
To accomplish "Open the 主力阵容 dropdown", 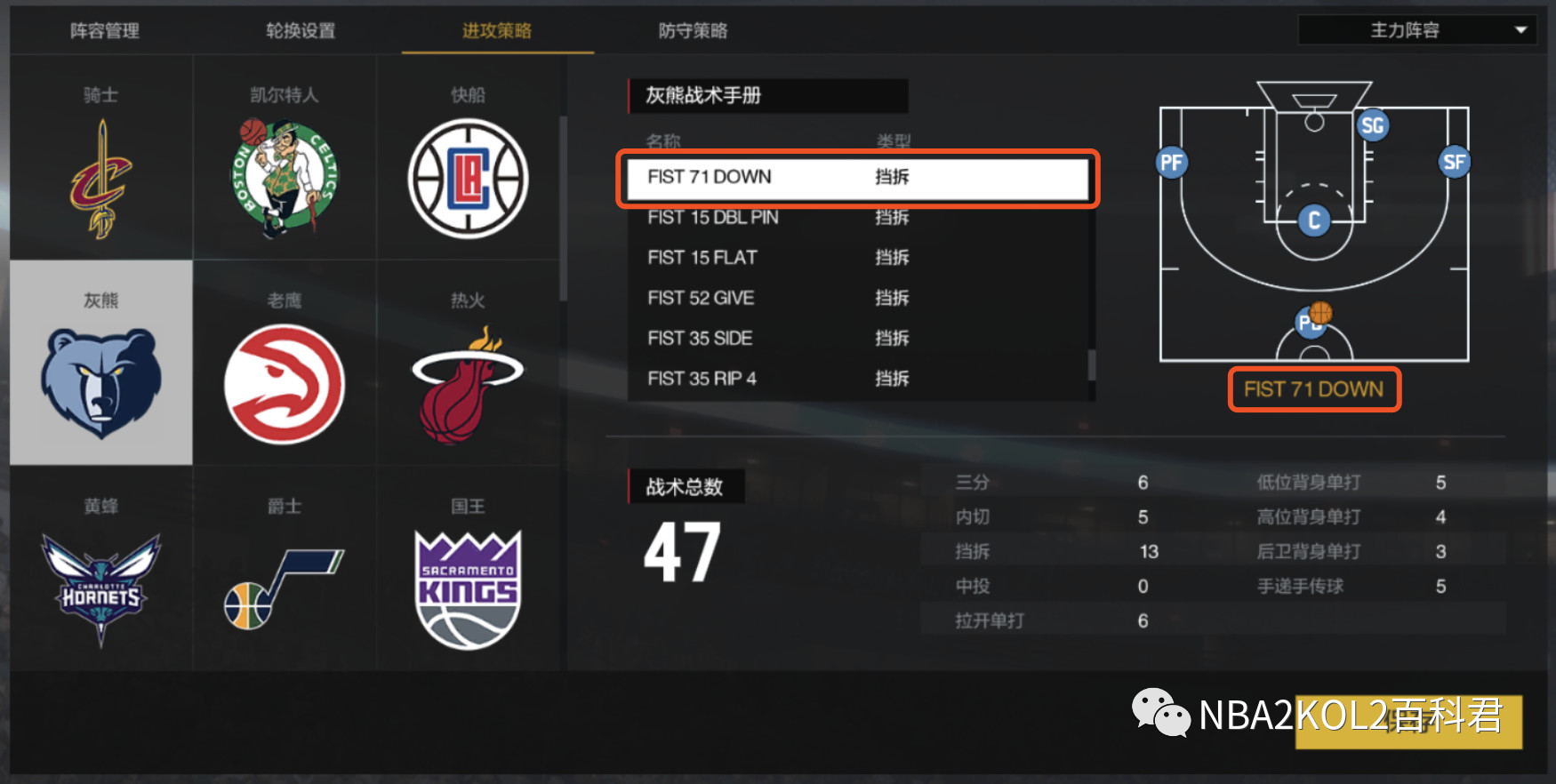I will coord(1416,29).
